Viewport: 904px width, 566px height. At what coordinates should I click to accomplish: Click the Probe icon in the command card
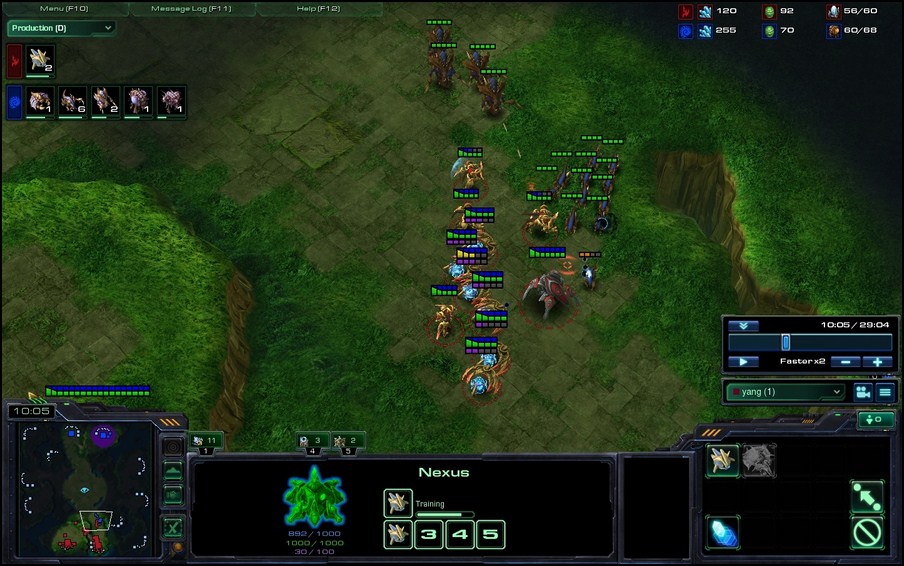722,460
